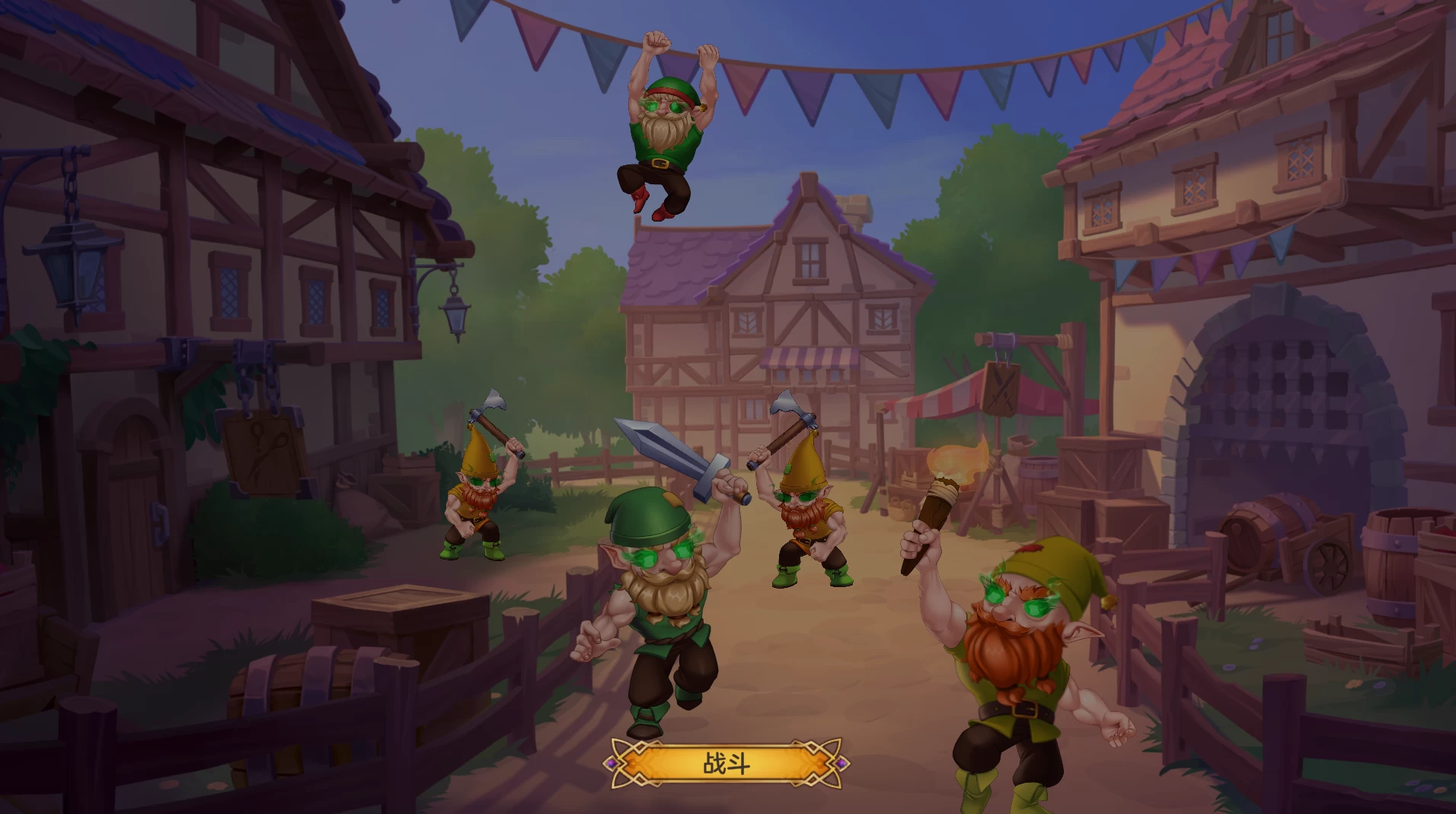Click the 战斗 (Battle) button
The height and width of the screenshot is (814, 1456).
[726, 763]
